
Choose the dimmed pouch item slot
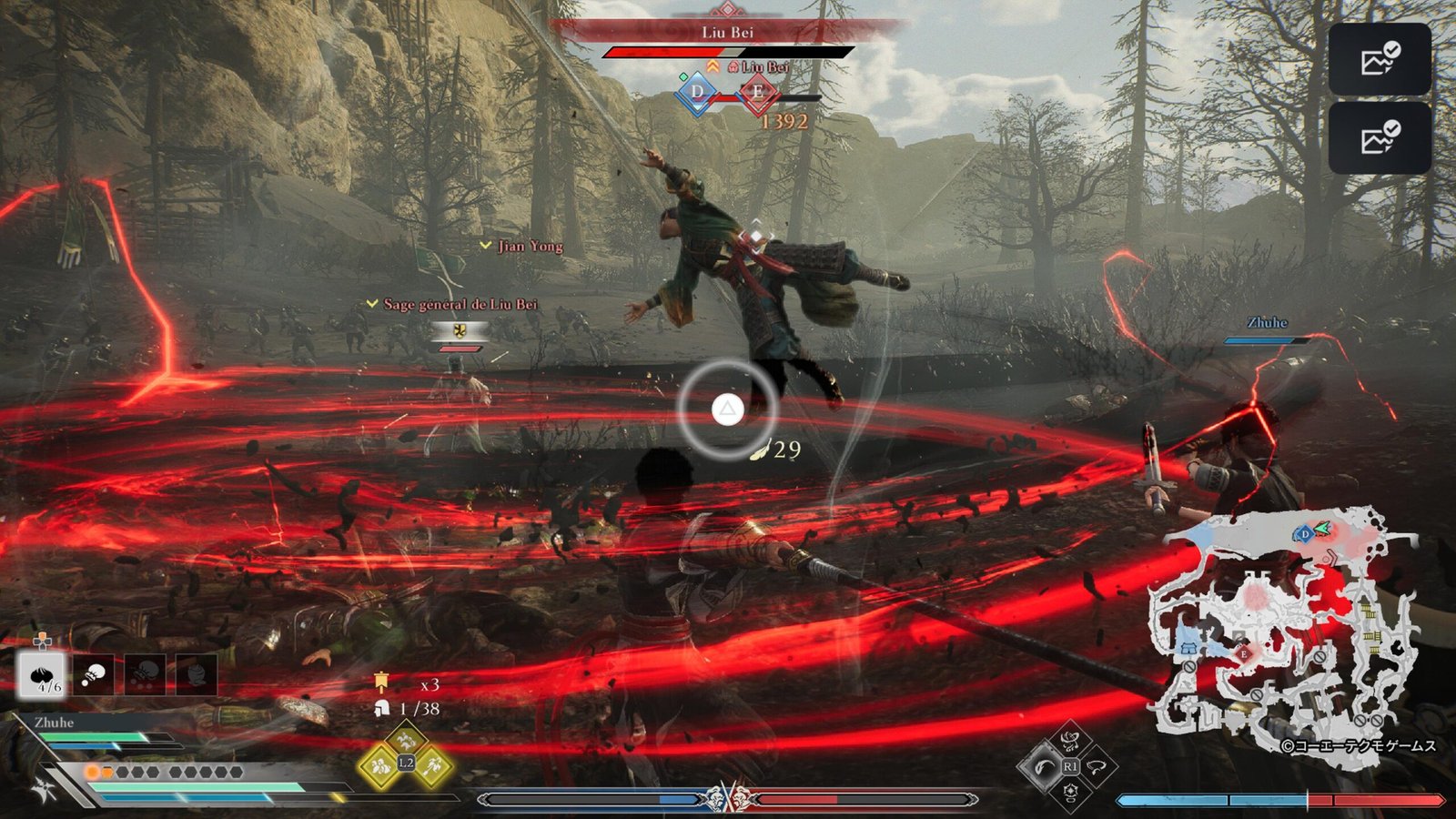pos(196,675)
